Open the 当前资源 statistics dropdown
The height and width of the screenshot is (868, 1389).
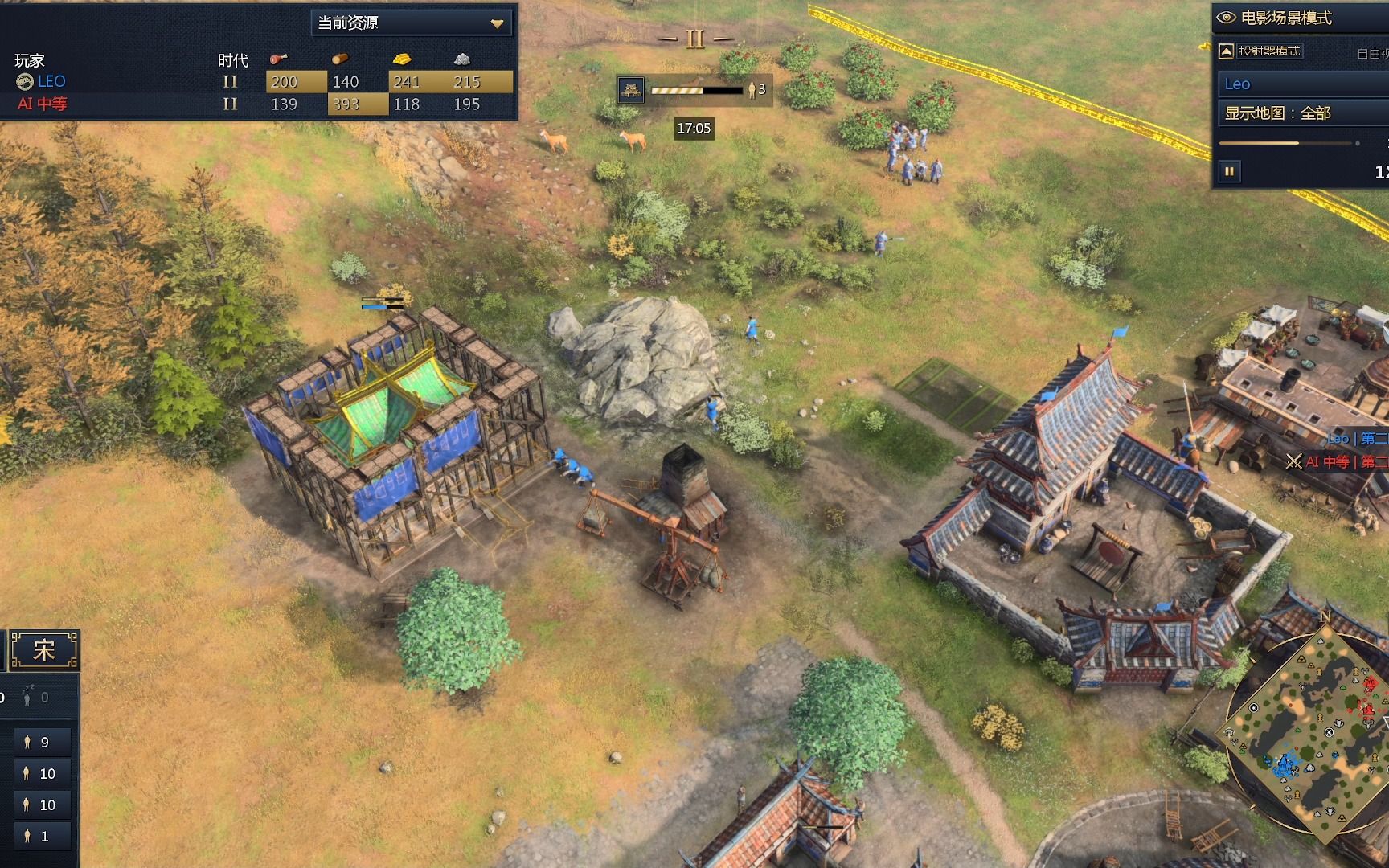pos(412,23)
